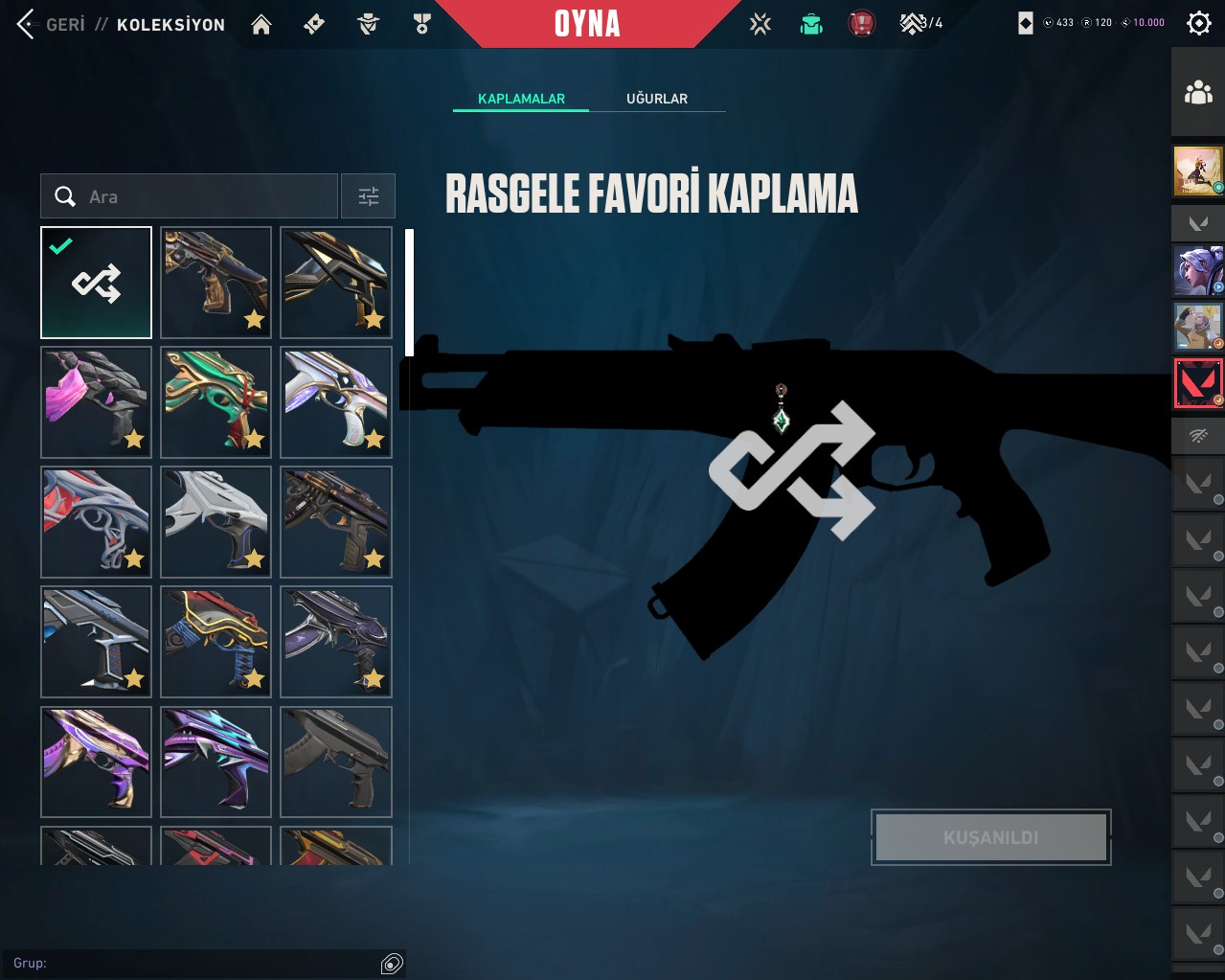
Task: Choose the red and gray Vandal skin
Action: click(97, 522)
